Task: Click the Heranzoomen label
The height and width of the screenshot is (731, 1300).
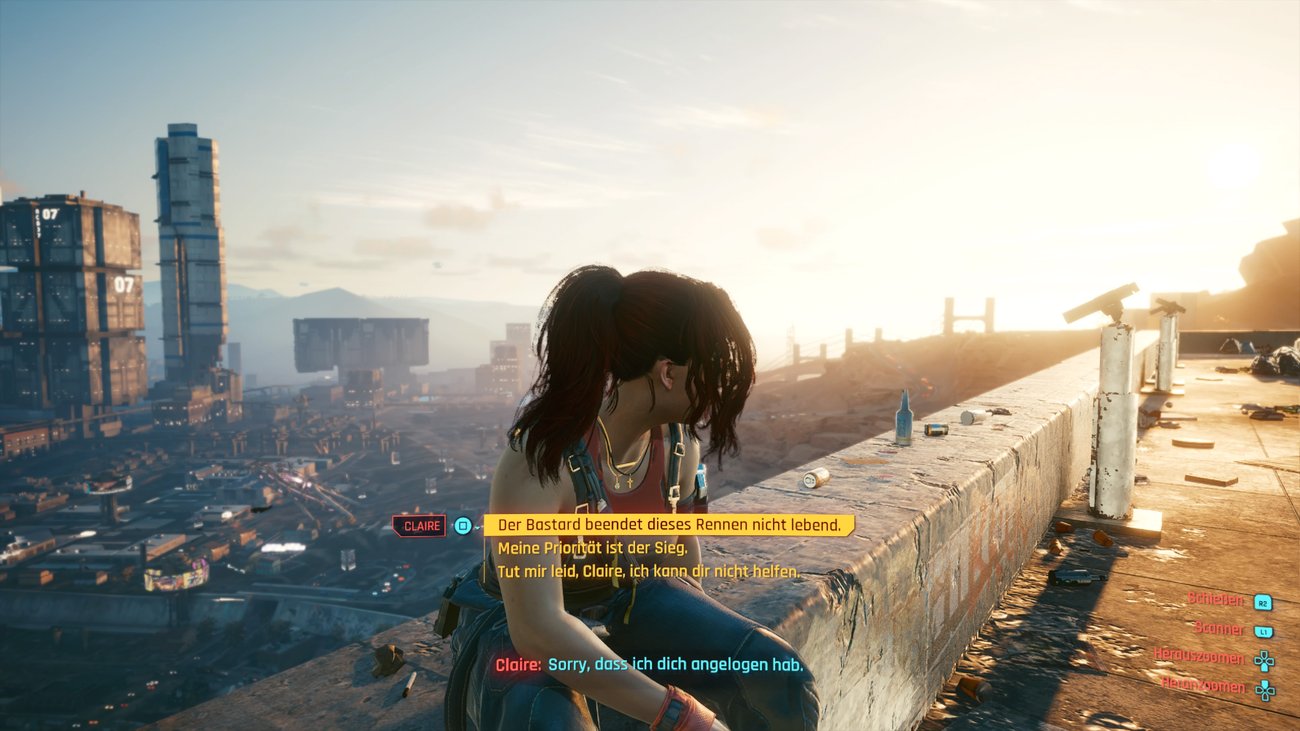Action: click(x=1202, y=687)
